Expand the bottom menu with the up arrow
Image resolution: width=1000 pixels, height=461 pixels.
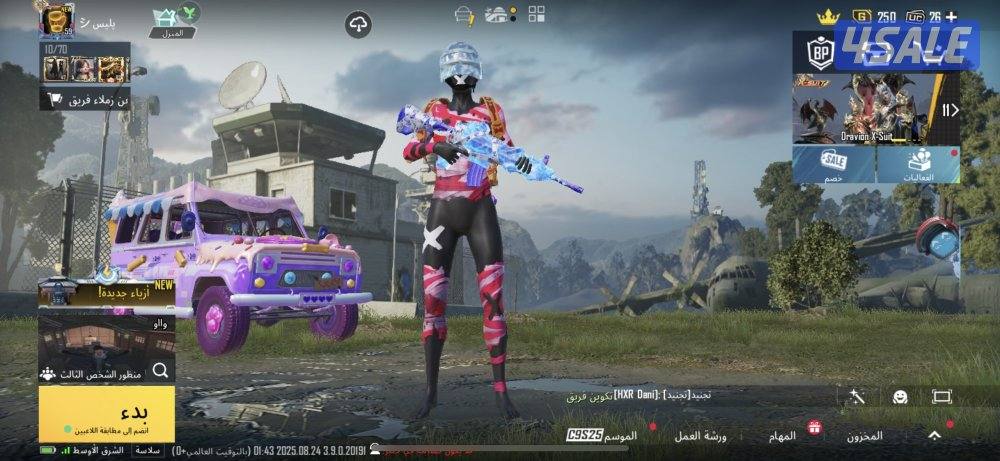point(934,436)
